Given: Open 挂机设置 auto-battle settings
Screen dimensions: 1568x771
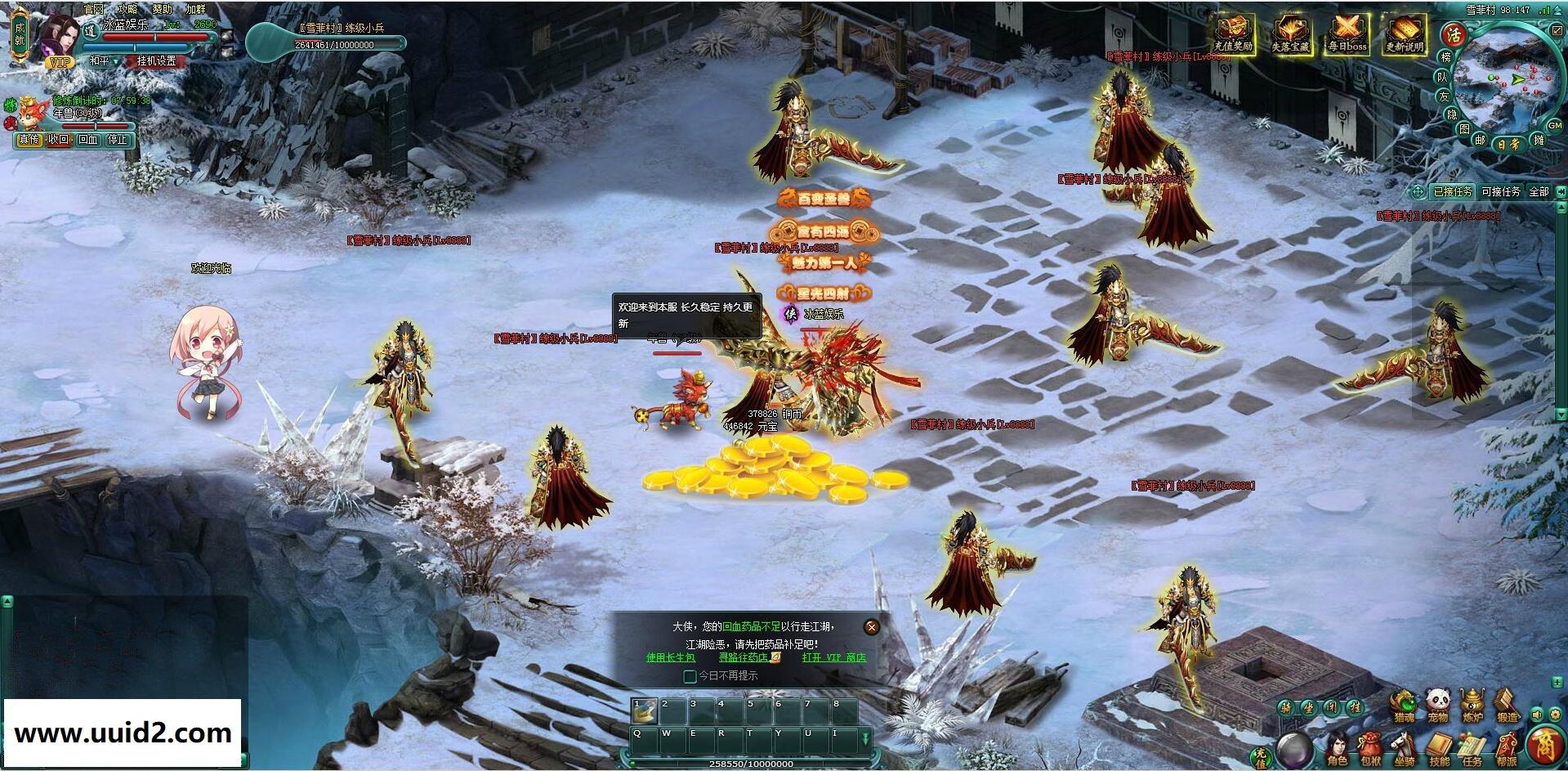Looking at the screenshot, I should coord(156,61).
